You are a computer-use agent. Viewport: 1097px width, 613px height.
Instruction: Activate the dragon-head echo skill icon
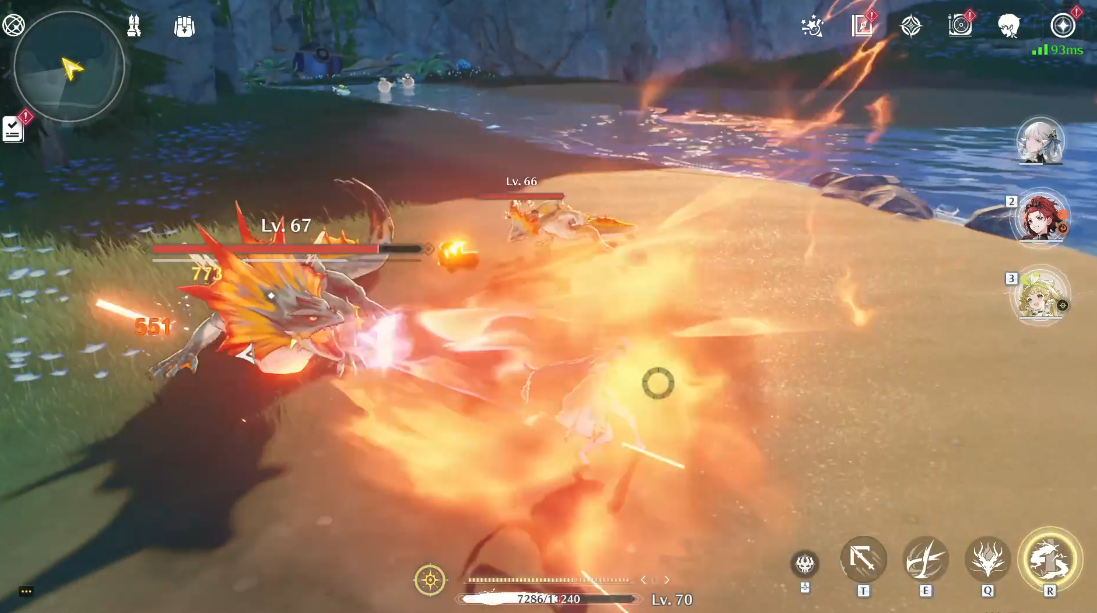tap(987, 559)
